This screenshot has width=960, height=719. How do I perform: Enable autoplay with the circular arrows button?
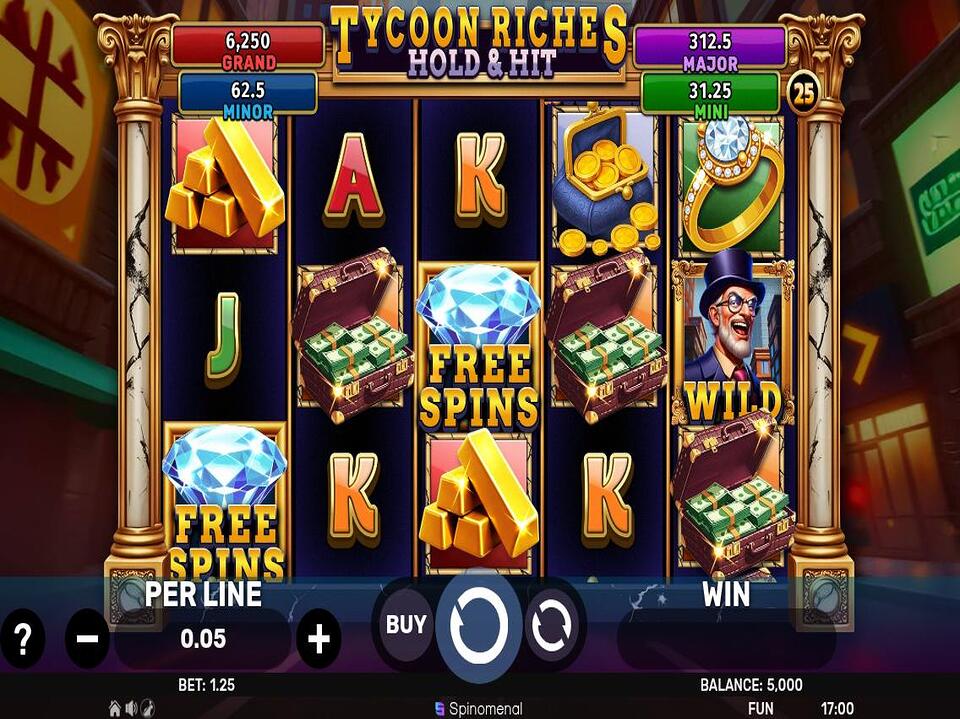point(550,627)
